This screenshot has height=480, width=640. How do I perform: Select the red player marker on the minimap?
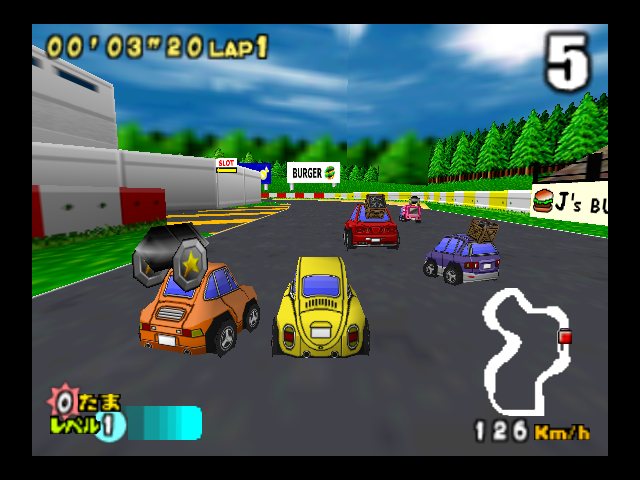click(x=565, y=338)
